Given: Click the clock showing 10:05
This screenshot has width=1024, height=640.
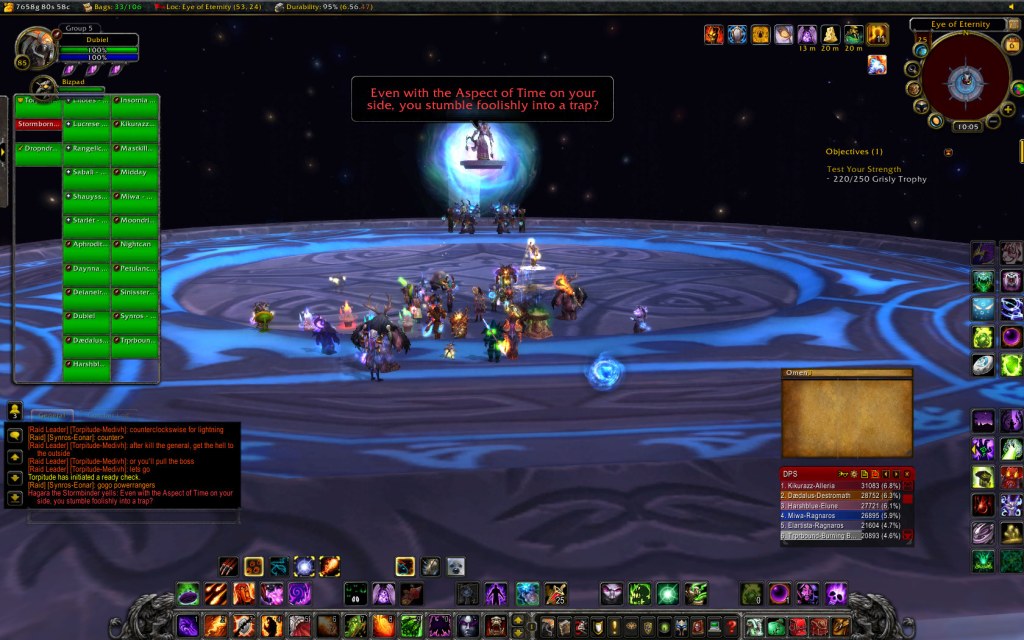Looking at the screenshot, I should (967, 128).
